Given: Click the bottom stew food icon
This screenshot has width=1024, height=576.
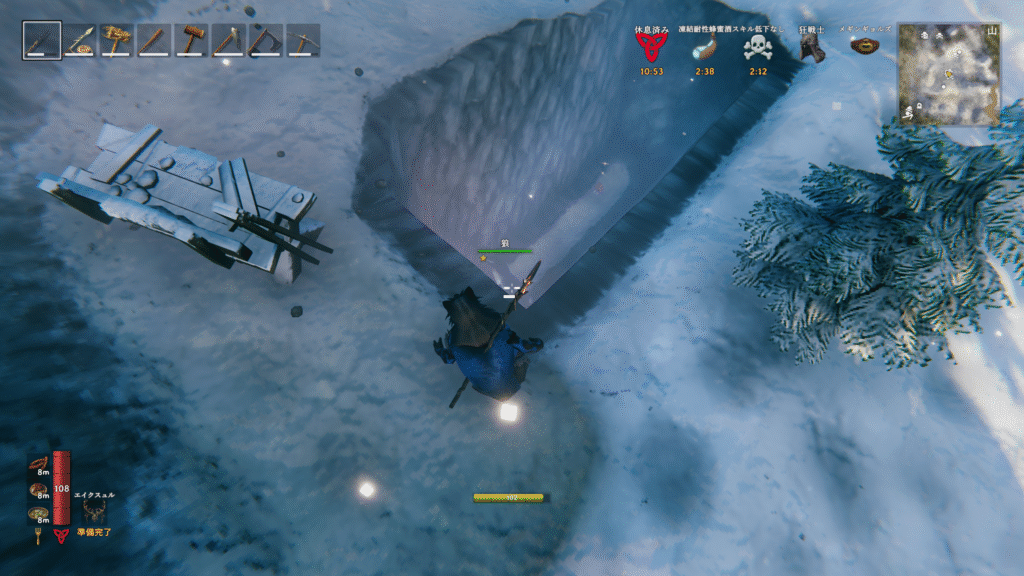Looking at the screenshot, I should (x=39, y=514).
